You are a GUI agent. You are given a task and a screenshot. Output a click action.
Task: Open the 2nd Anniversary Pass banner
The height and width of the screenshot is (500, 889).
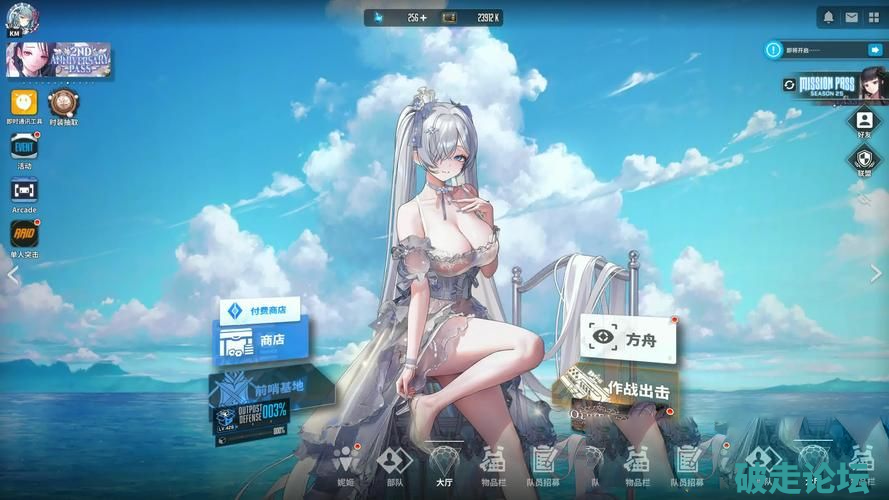58,60
